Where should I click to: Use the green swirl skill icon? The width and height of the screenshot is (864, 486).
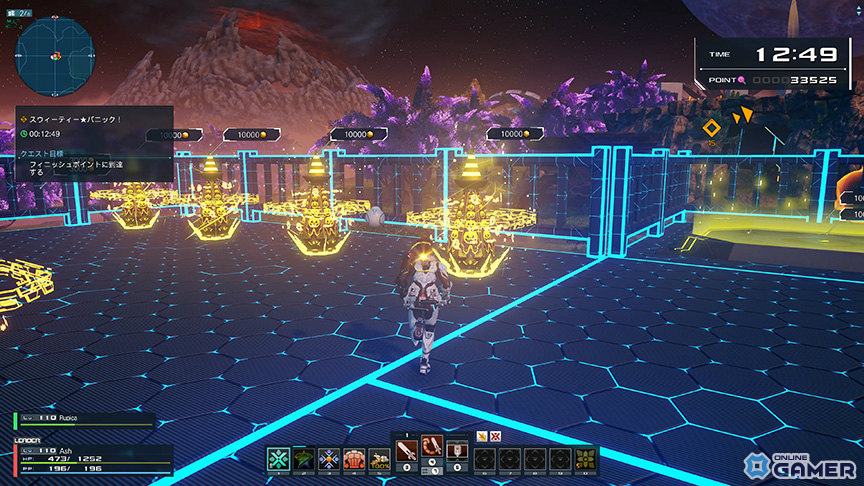pyautogui.click(x=304, y=459)
